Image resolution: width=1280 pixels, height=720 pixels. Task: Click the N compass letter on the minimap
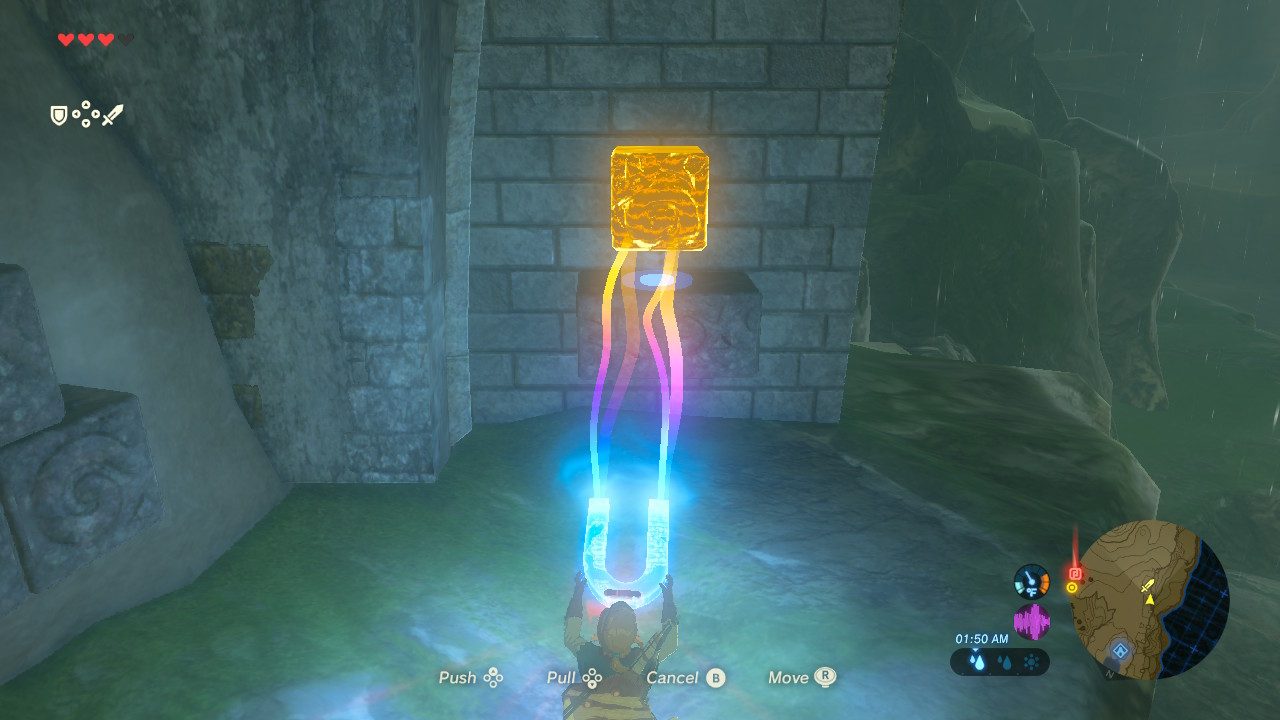[x=1109, y=673]
